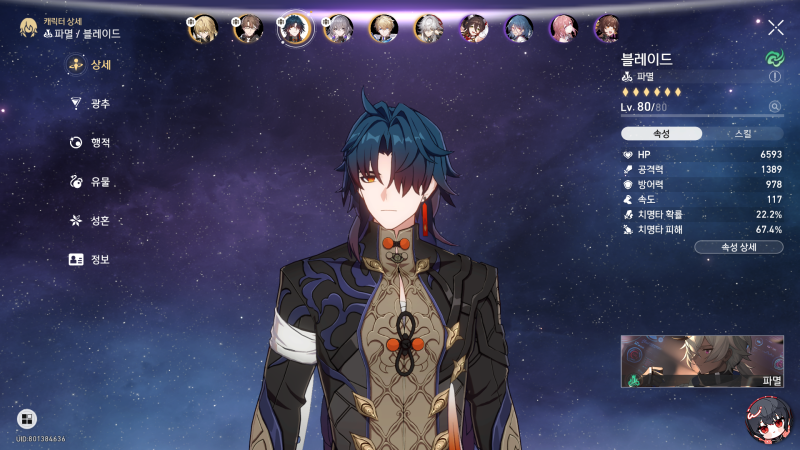
Task: Open the 유물 relics menu
Action: tap(89, 182)
